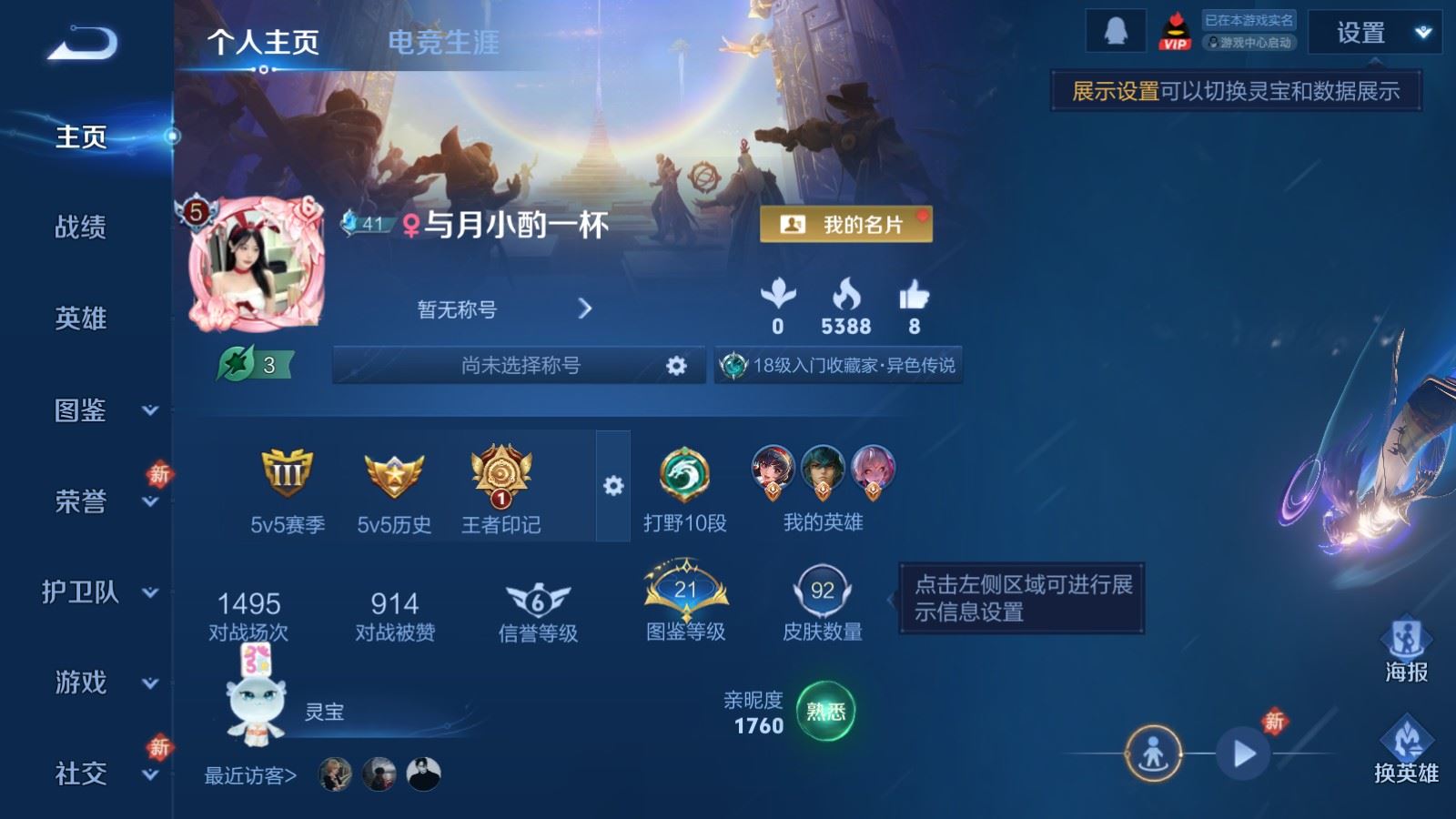The width and height of the screenshot is (1456, 819).
Task: View the 5v5赛季 rank emblem
Action: [x=287, y=472]
